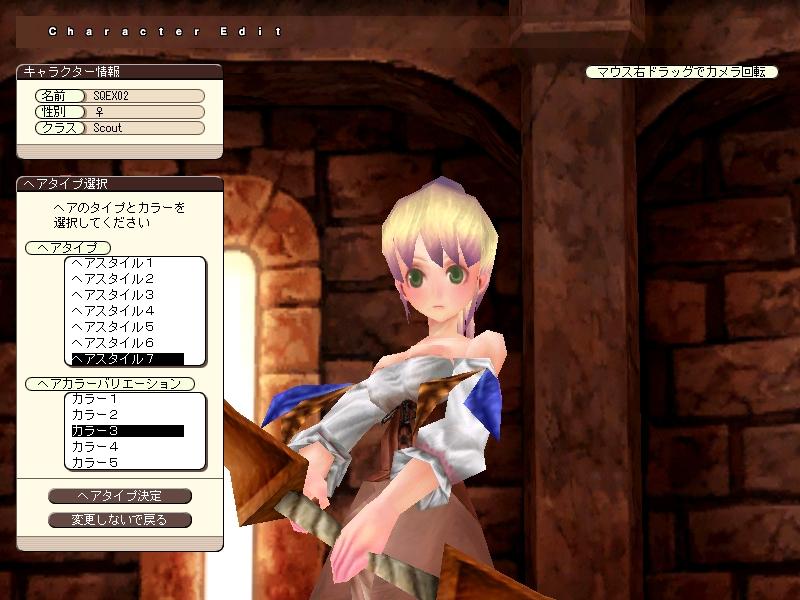Choose ヘアスタイル2 hair style
The image size is (800, 600).
tap(112, 278)
